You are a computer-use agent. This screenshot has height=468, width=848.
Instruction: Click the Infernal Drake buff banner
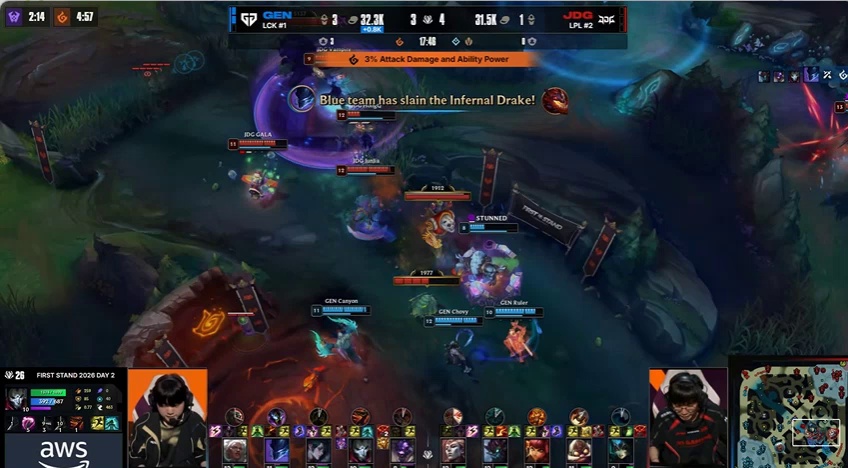click(x=424, y=60)
